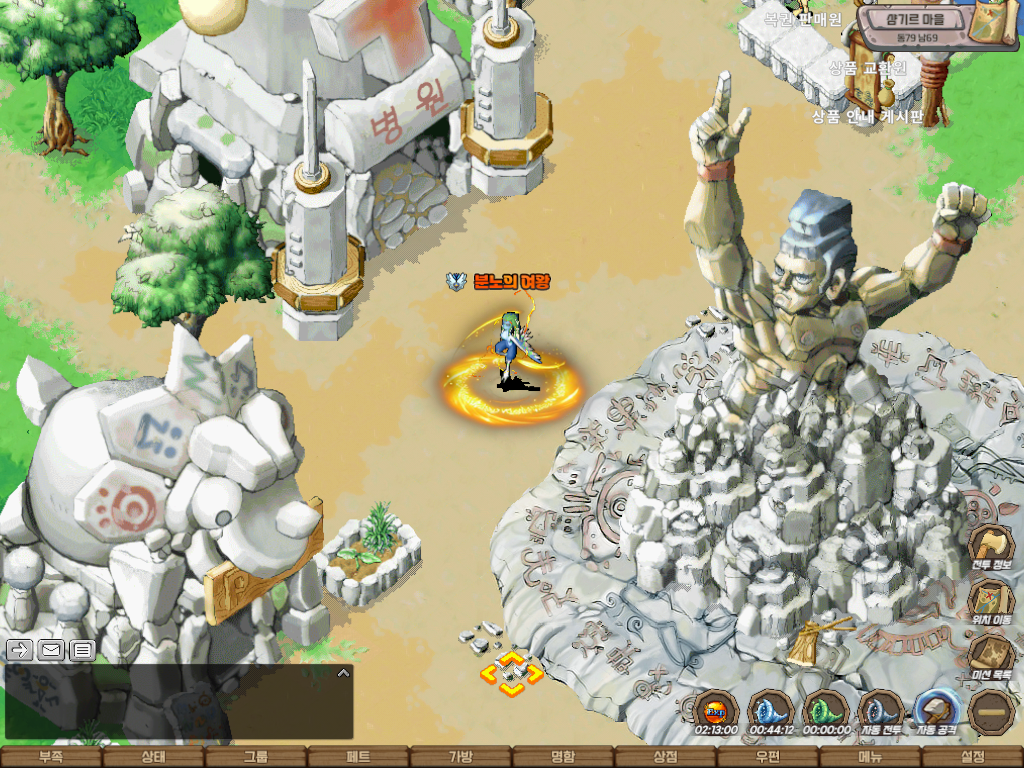The image size is (1024, 768).
Task: Open the 페트 (pet) menu
Action: point(358,757)
